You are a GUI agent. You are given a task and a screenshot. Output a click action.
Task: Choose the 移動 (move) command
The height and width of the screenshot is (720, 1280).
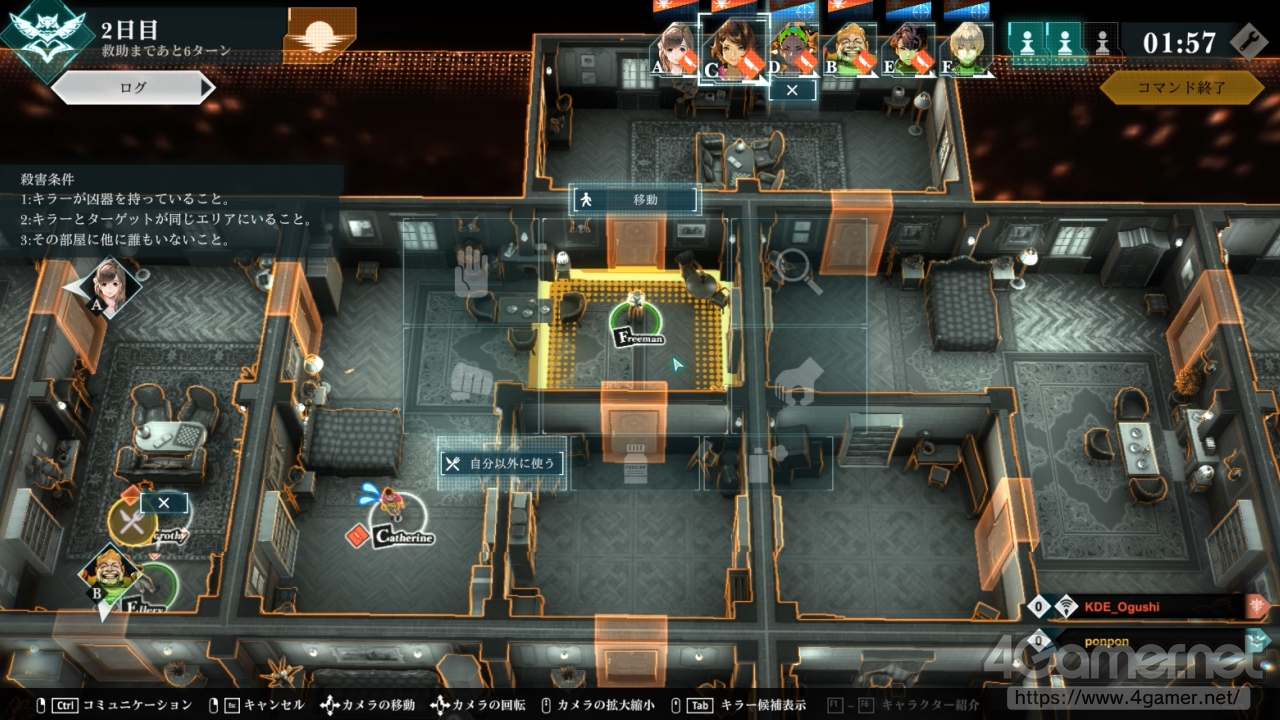(634, 200)
